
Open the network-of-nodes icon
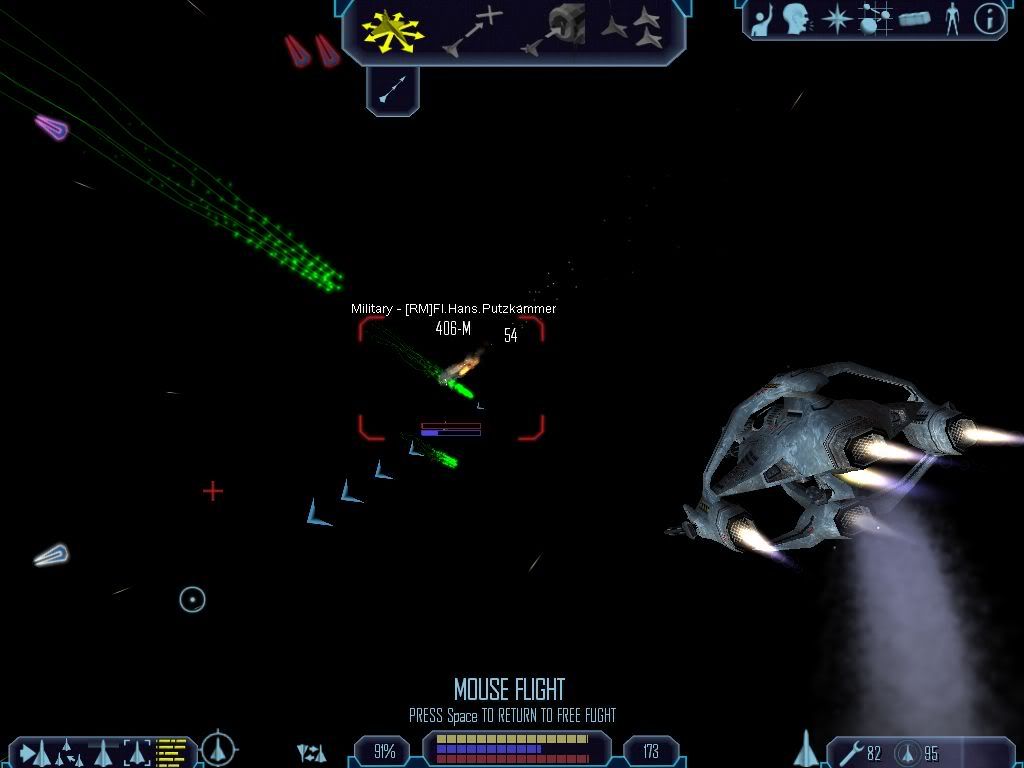click(x=876, y=19)
